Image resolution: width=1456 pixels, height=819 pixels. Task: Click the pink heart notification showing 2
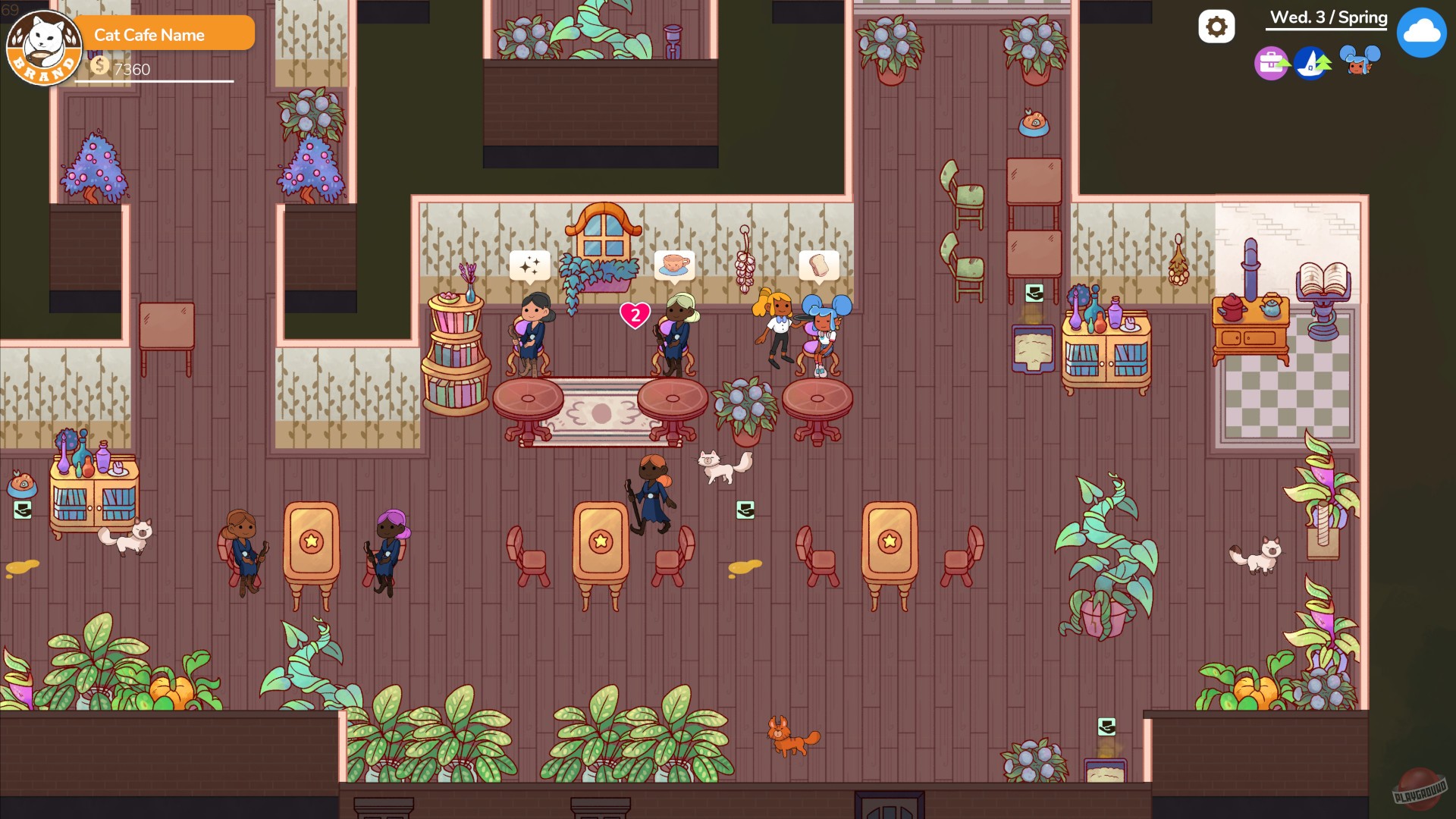pyautogui.click(x=635, y=316)
